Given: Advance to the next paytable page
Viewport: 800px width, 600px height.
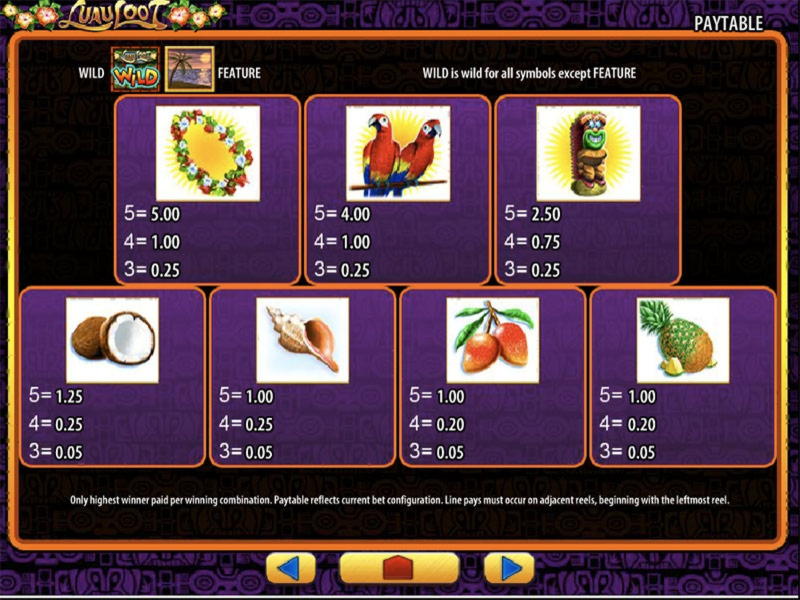Looking at the screenshot, I should coord(509,568).
